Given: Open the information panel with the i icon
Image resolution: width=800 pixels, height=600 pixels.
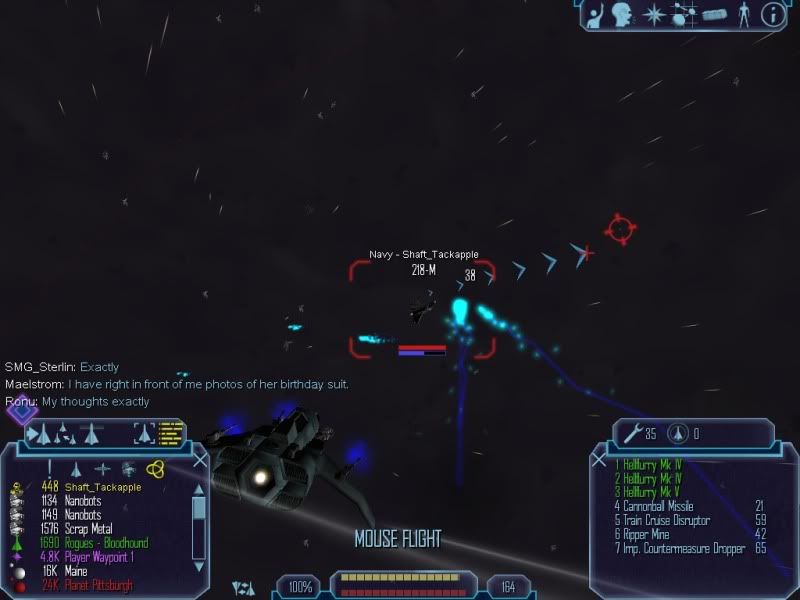Looking at the screenshot, I should [x=772, y=14].
